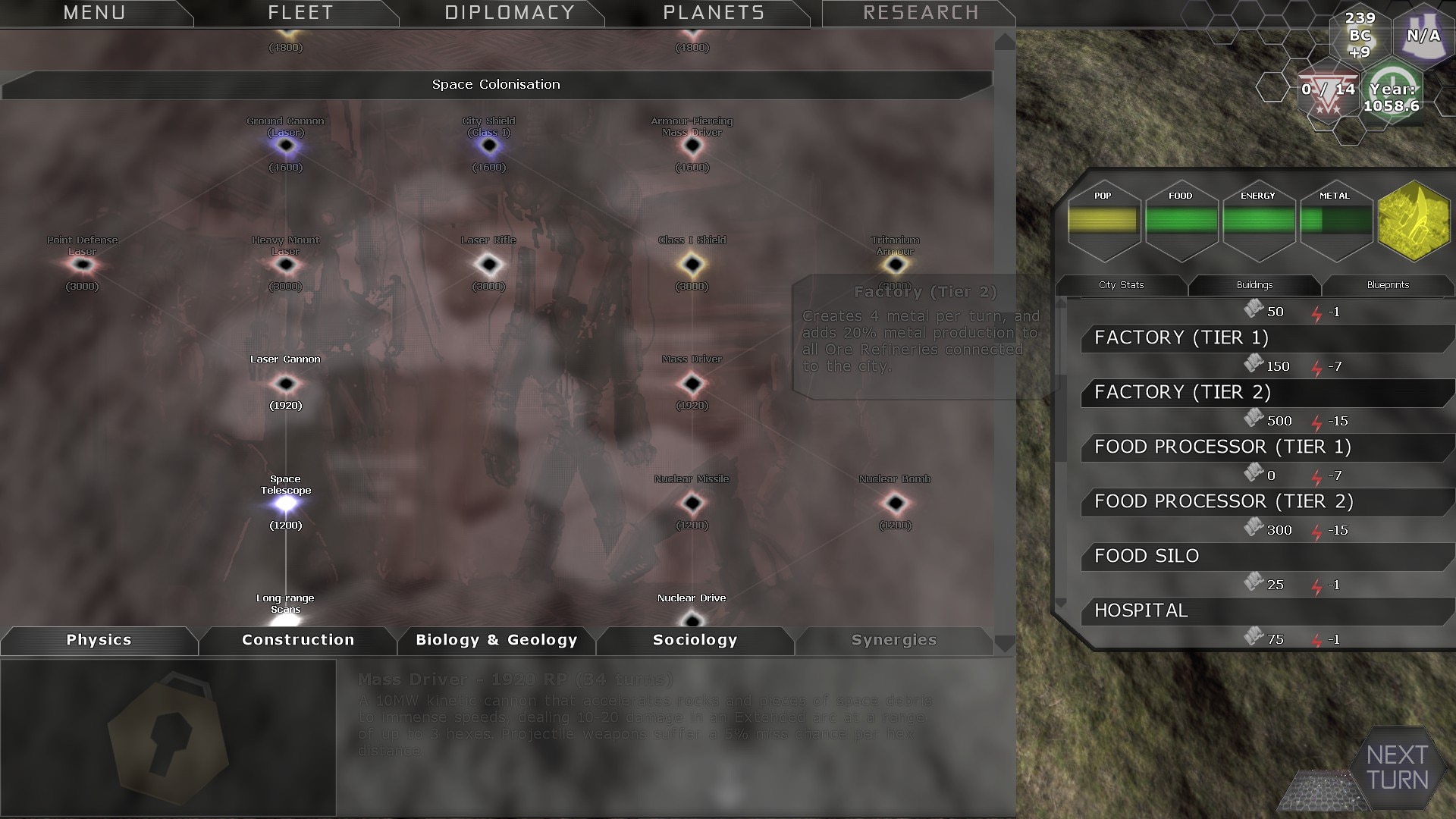Open the Blueprints tab

[1388, 285]
